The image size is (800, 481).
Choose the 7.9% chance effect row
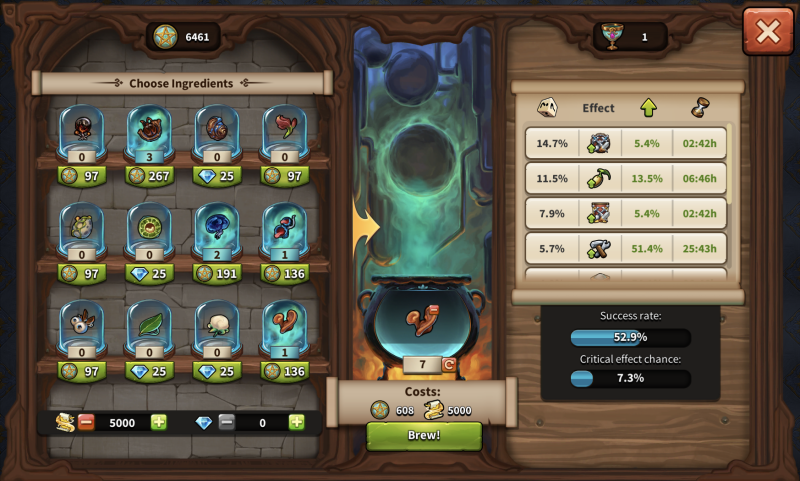coord(626,214)
